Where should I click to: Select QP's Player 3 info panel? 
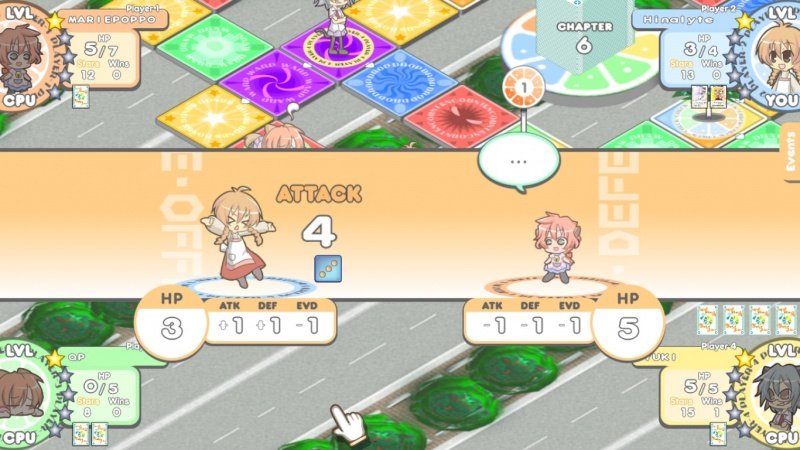click(x=95, y=385)
